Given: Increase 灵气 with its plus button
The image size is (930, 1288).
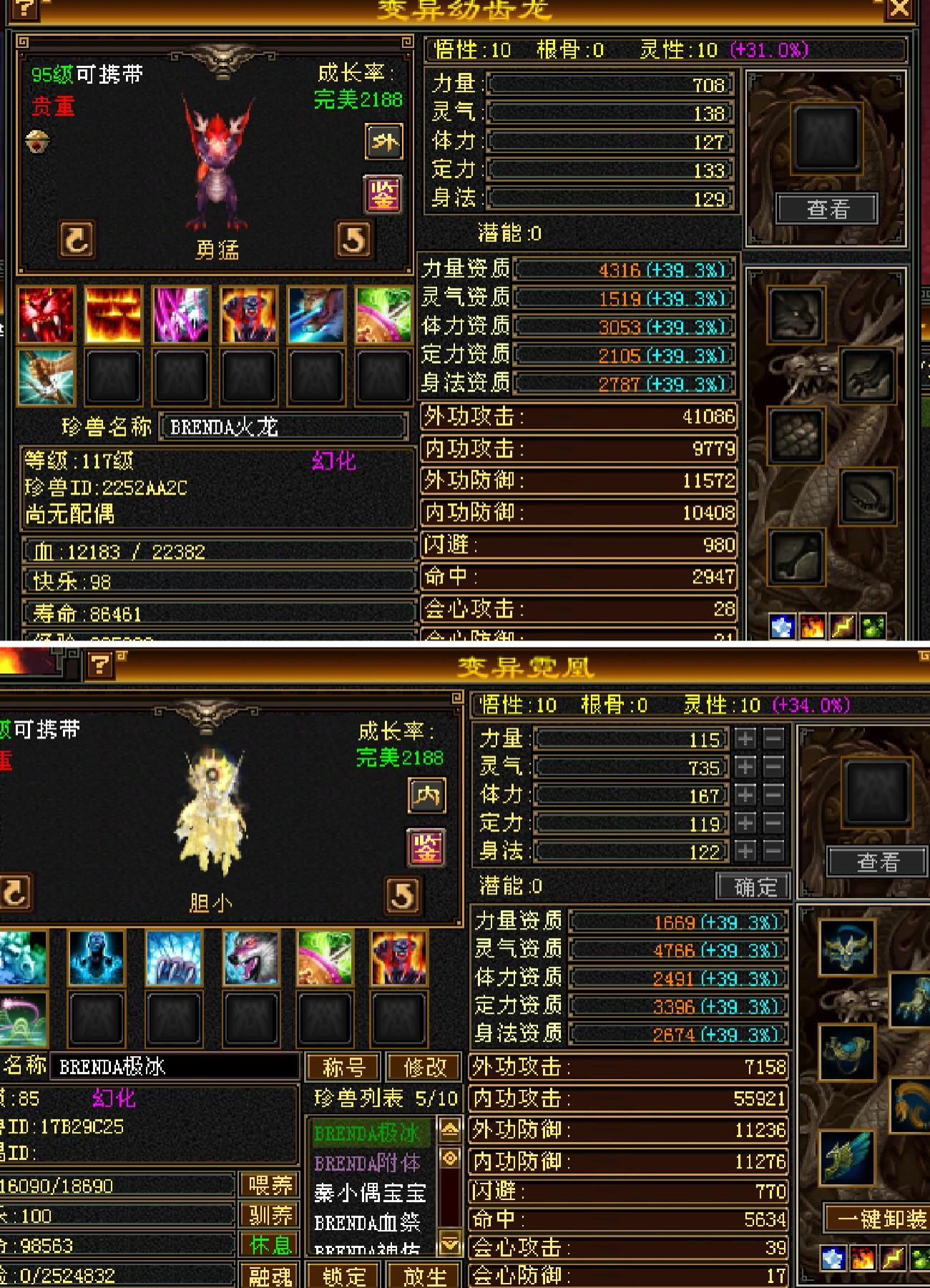Looking at the screenshot, I should tap(745, 767).
